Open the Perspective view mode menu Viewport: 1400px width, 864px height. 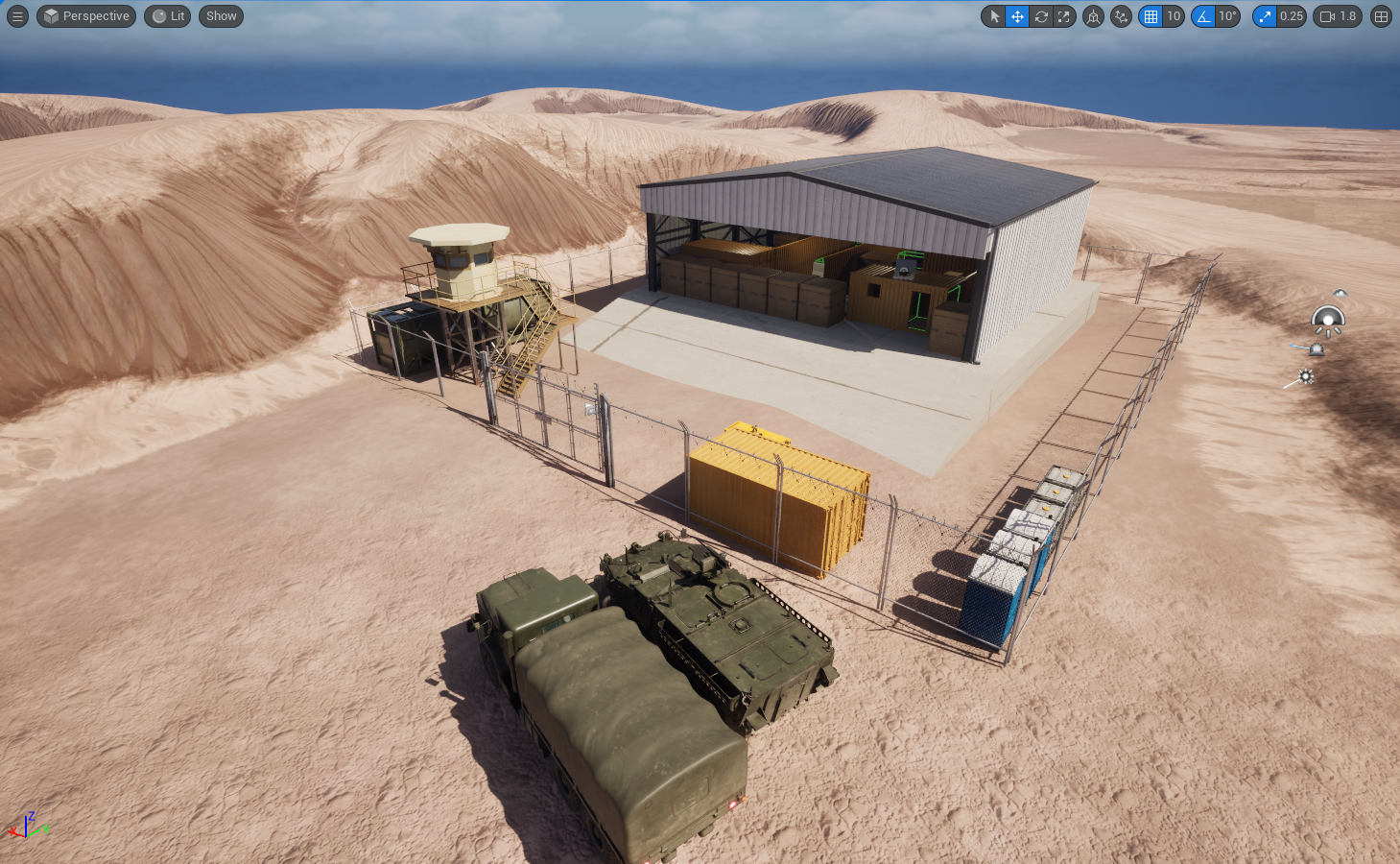click(x=85, y=16)
